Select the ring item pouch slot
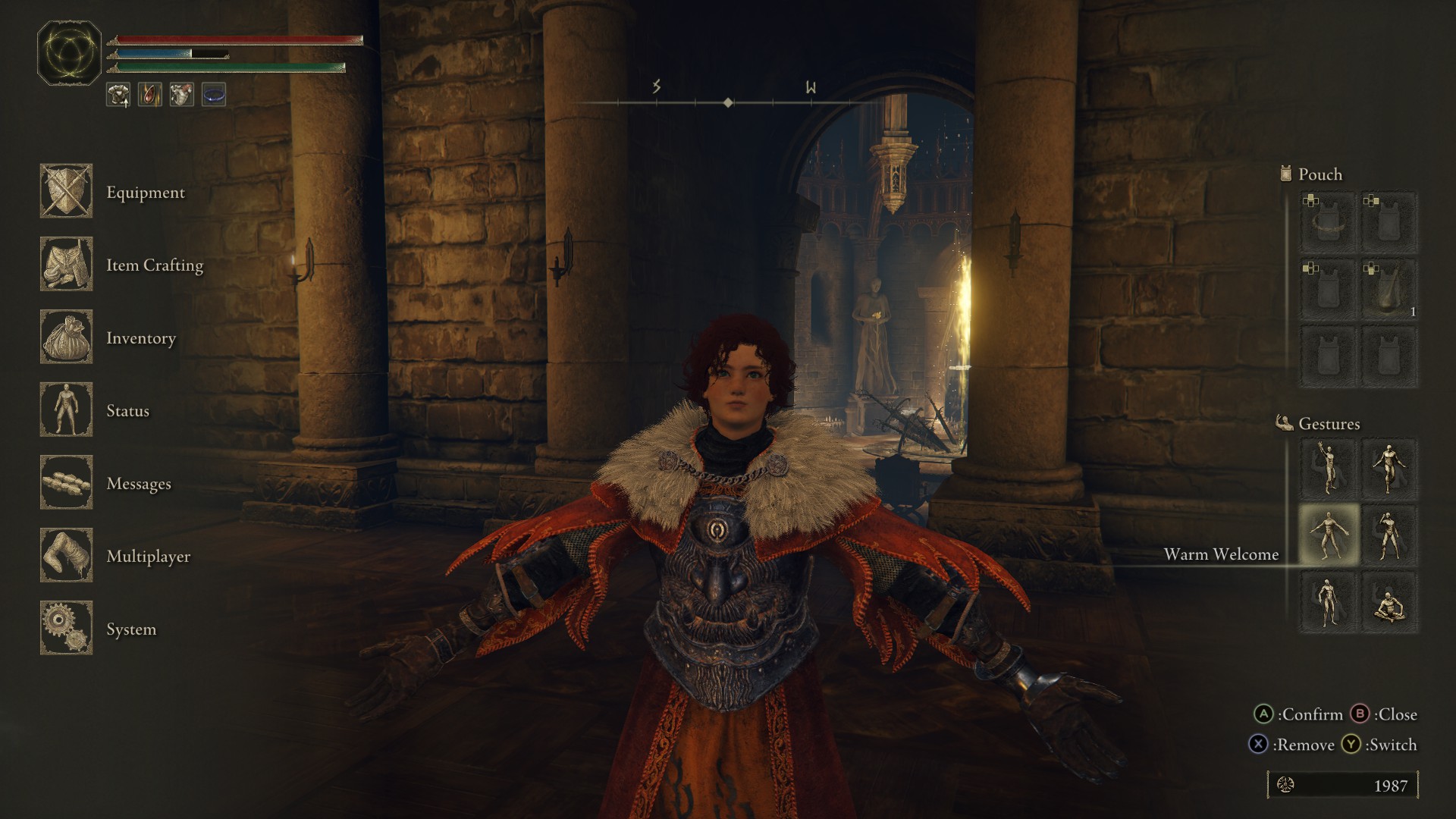Screen dimensions: 1456x819 [x=1329, y=223]
